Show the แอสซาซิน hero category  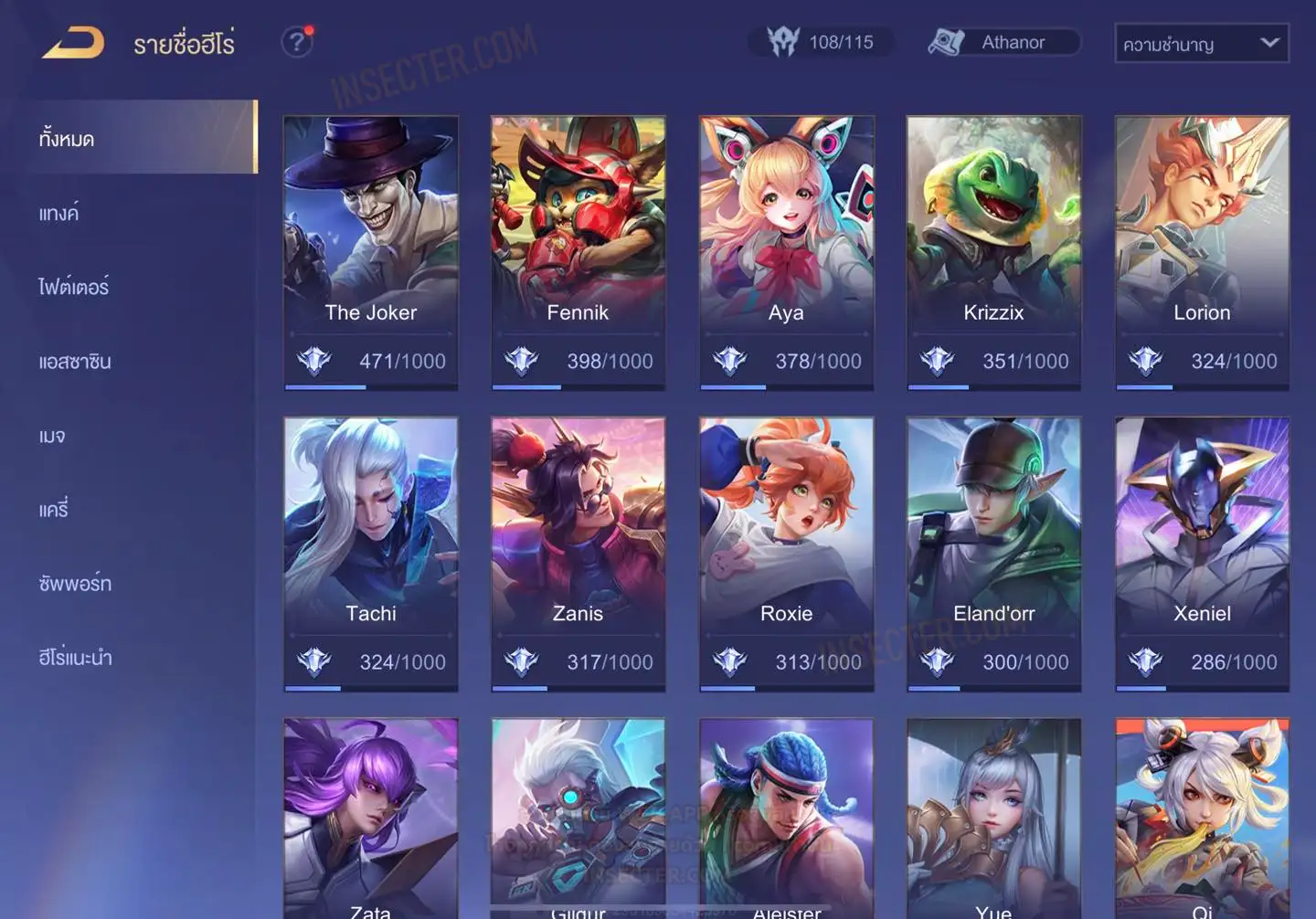(75, 362)
